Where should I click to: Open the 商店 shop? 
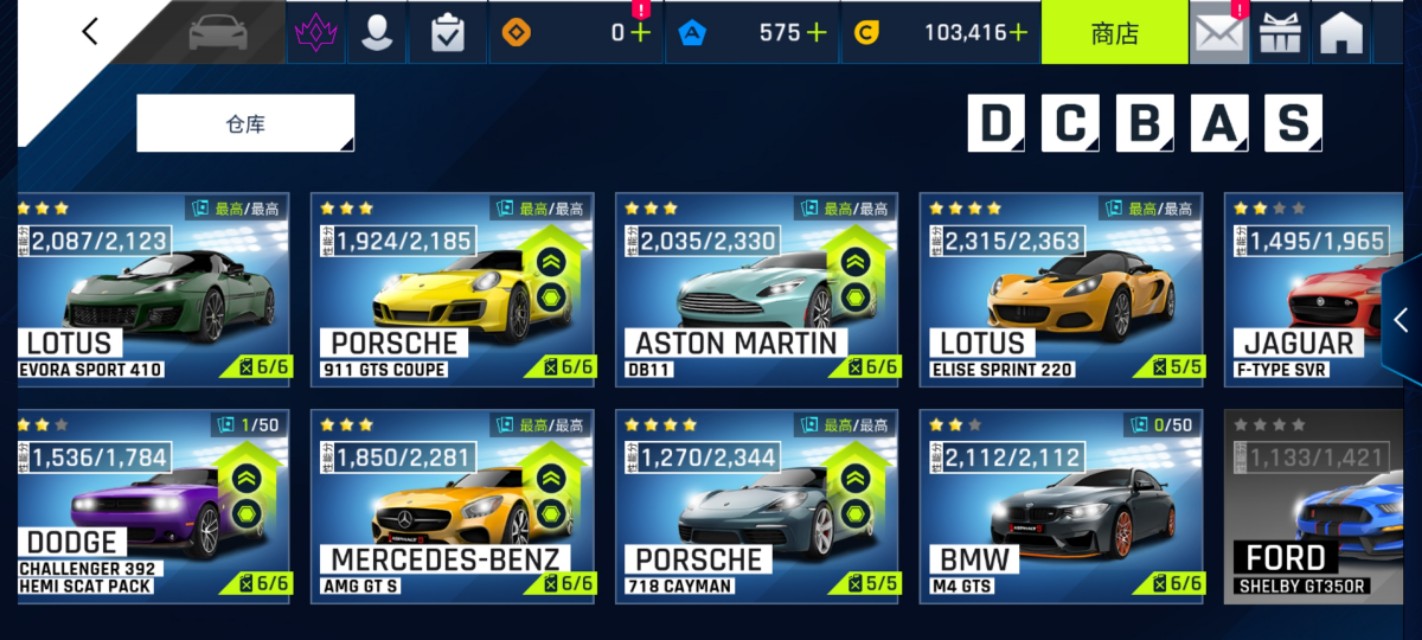point(1114,33)
